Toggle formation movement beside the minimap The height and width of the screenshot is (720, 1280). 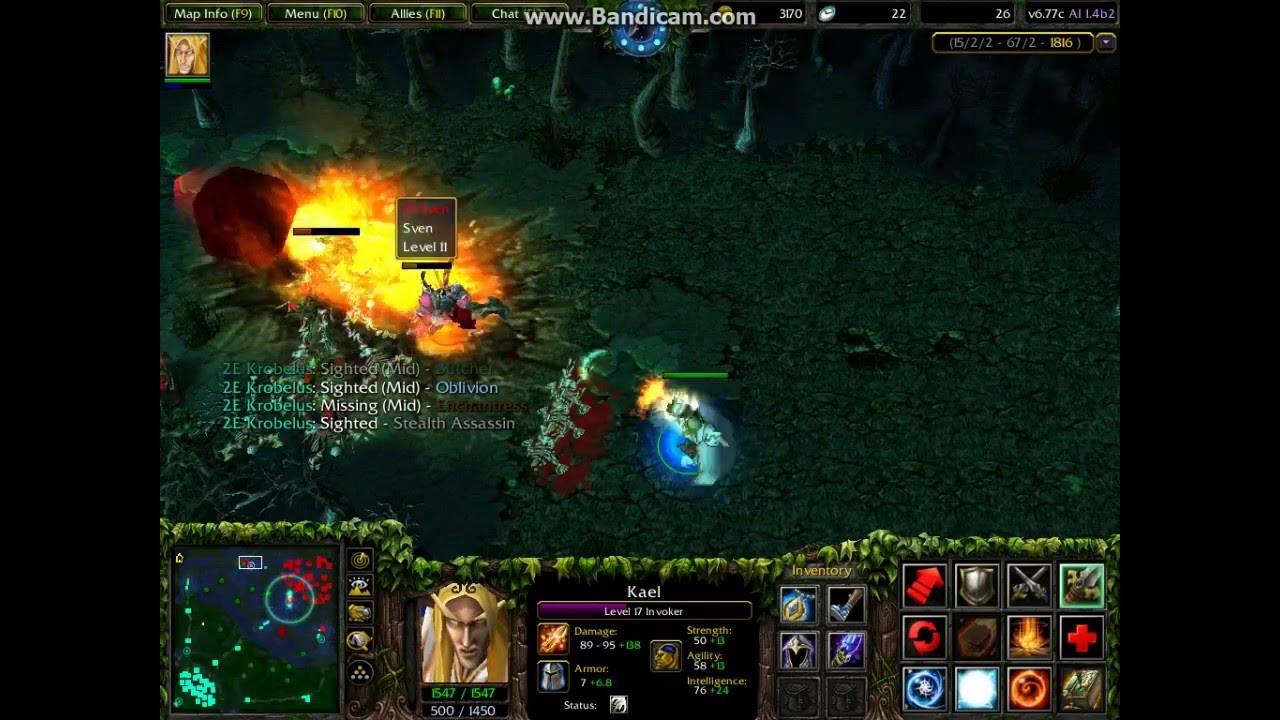pyautogui.click(x=360, y=672)
